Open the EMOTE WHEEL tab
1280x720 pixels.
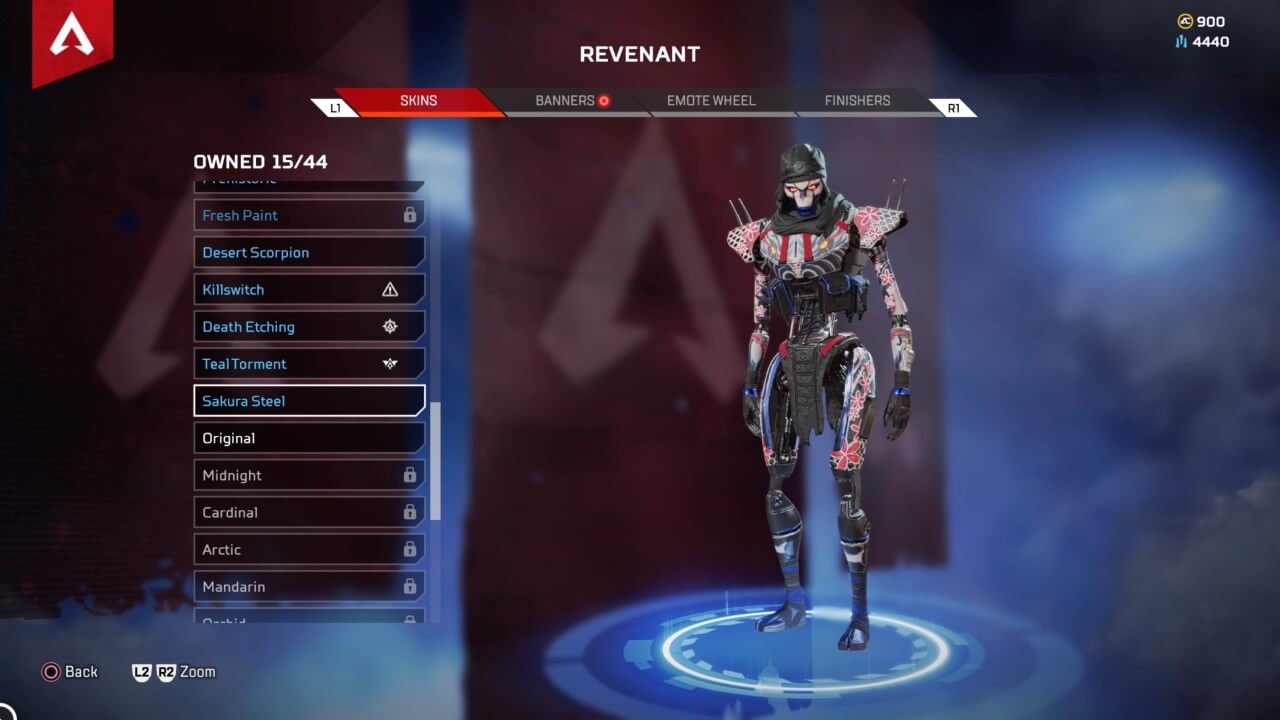pos(710,100)
